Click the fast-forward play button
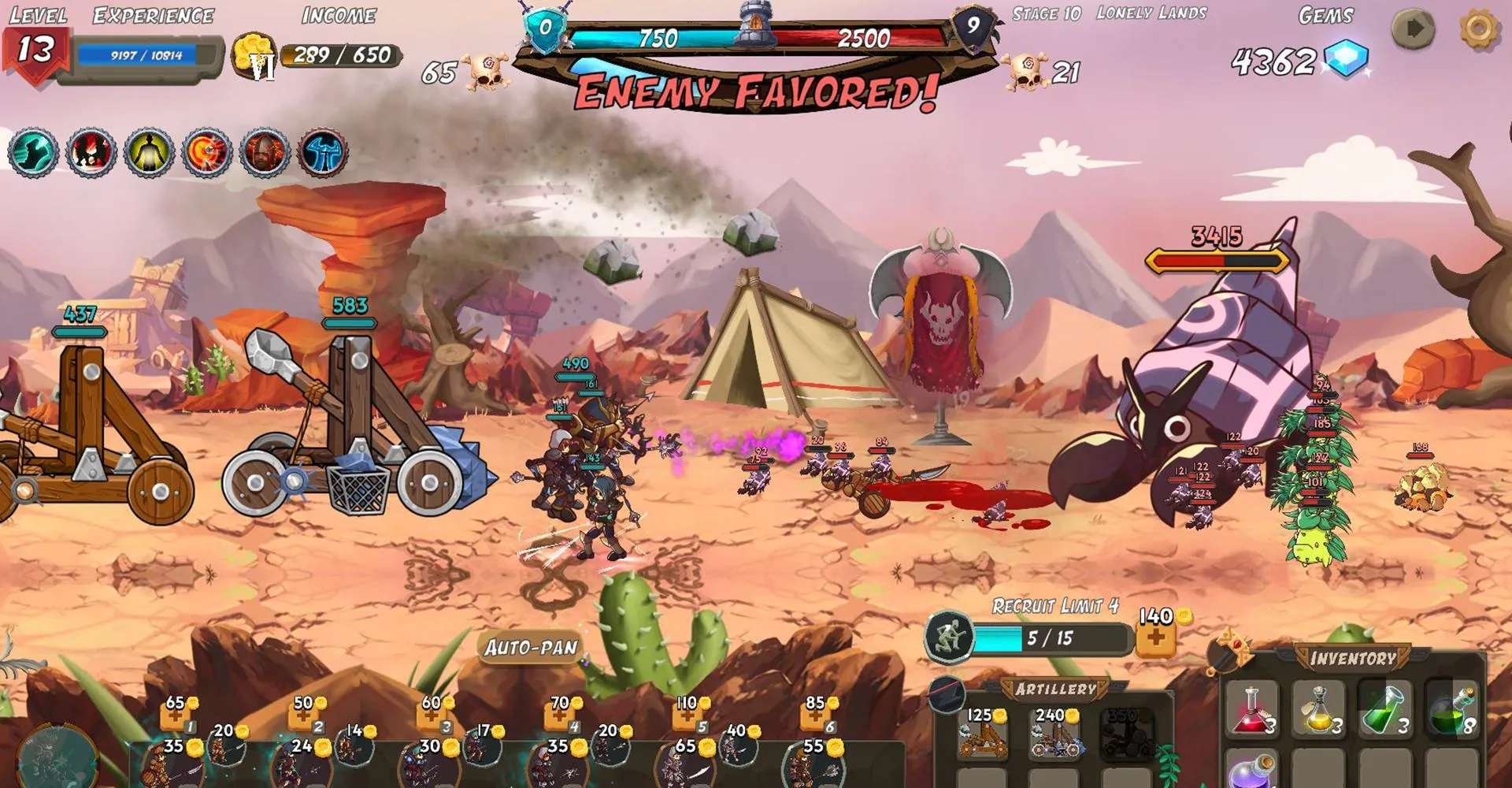 point(1414,30)
